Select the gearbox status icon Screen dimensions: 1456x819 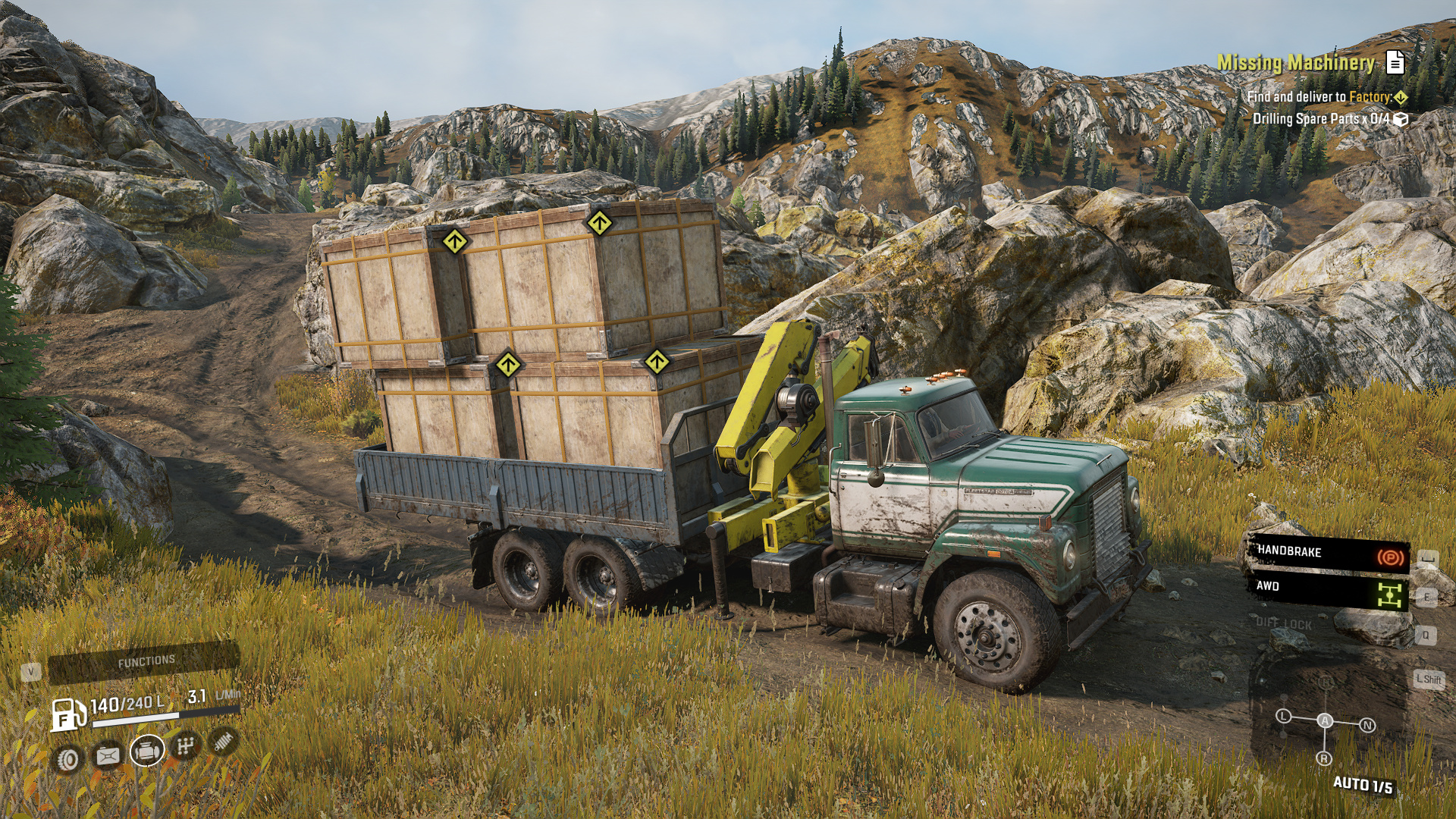point(185,746)
